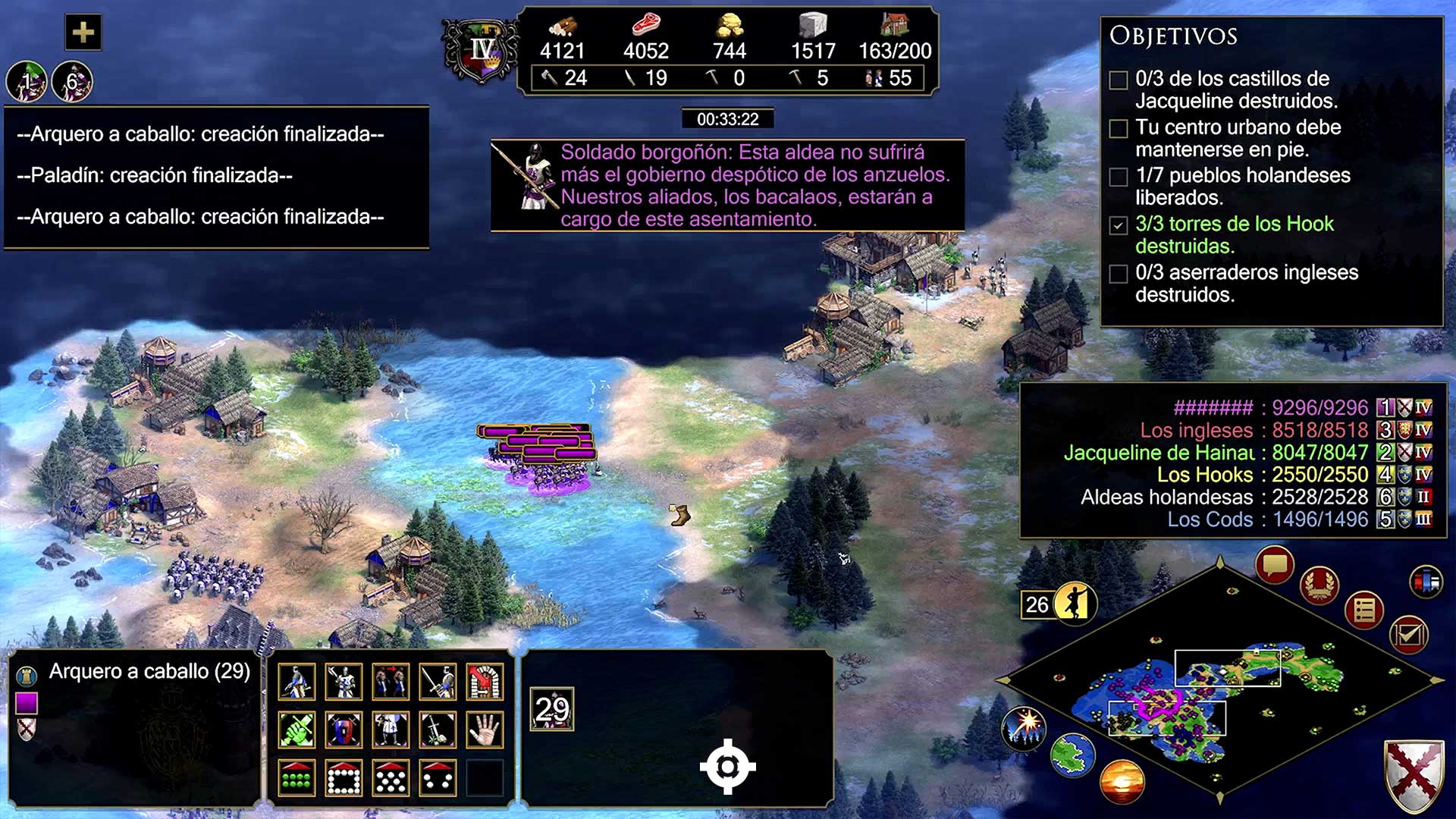Select control group 1 portrait
The width and height of the screenshot is (1456, 819).
pos(27,81)
